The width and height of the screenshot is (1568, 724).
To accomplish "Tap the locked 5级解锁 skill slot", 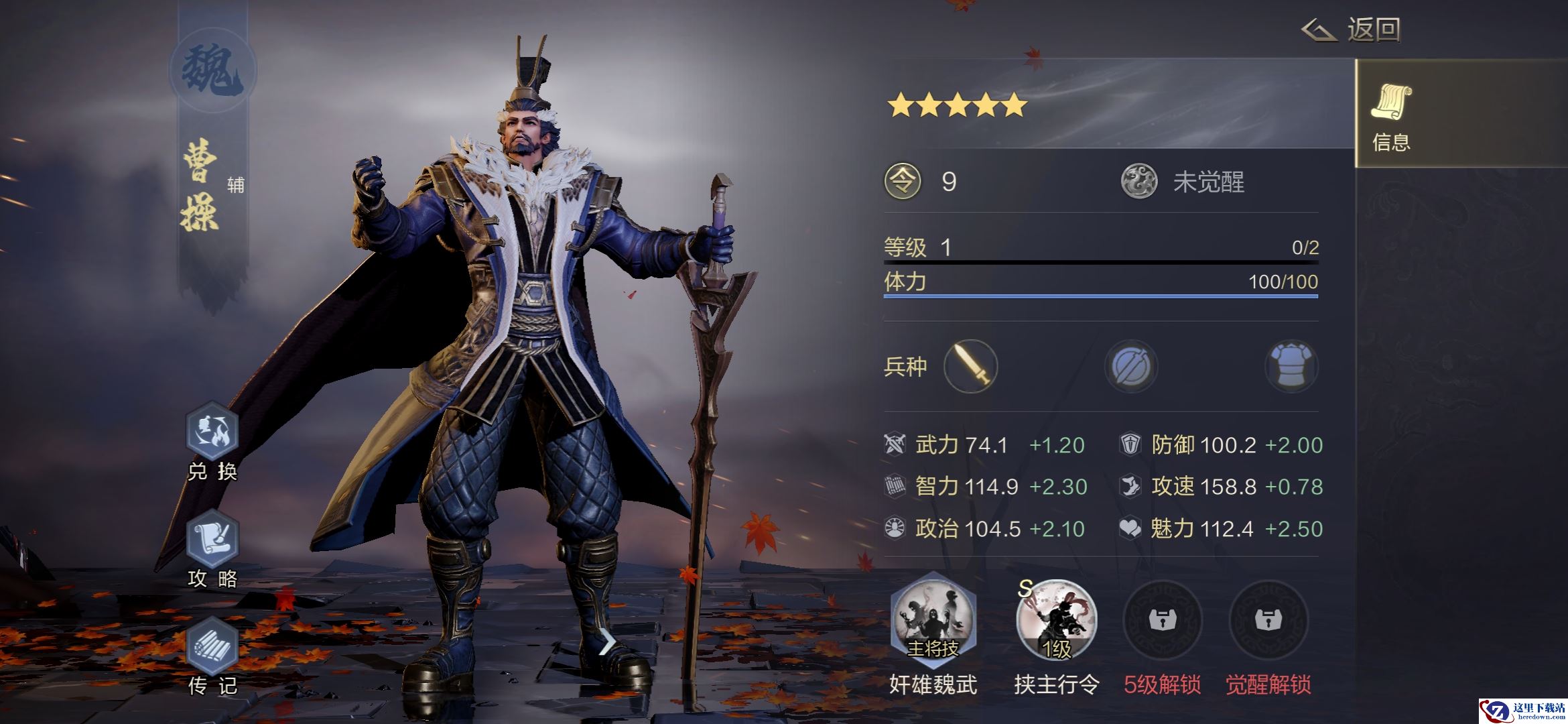I will pos(1162,620).
